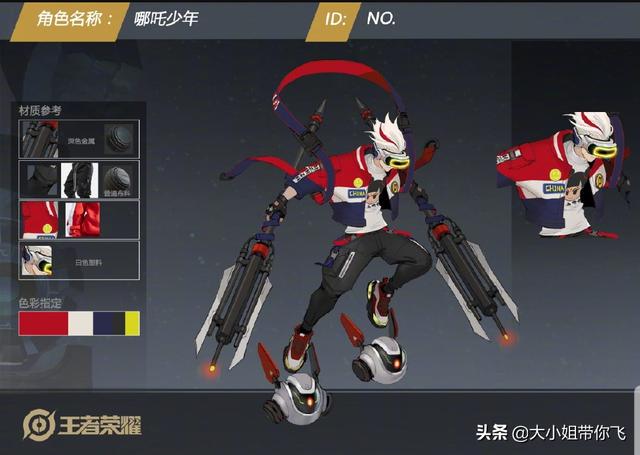Screen dimensions: 640x455
Task: Select the dark metal material reference row
Action: pyautogui.click(x=79, y=138)
